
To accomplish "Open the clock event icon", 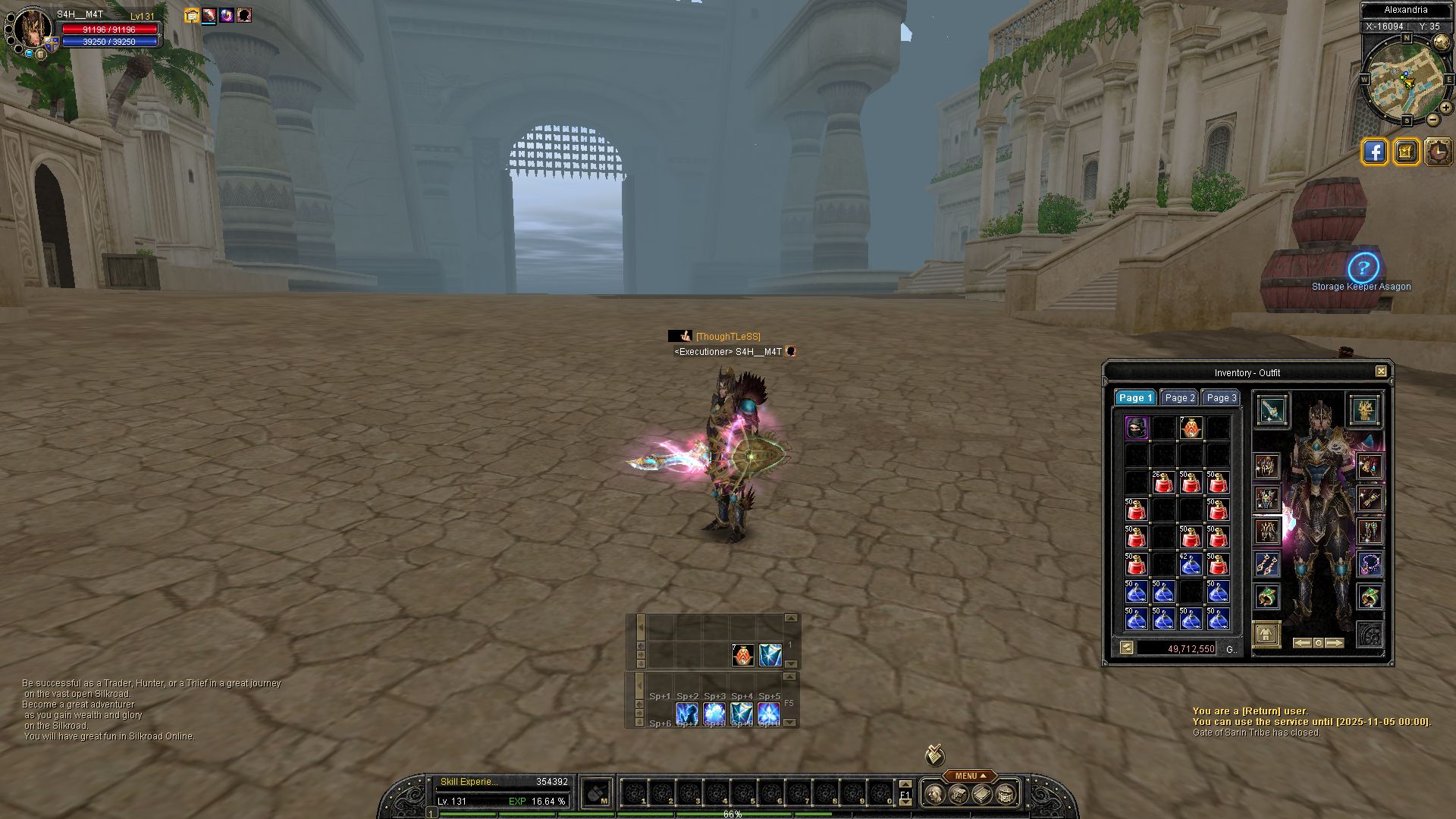I will click(x=1438, y=152).
